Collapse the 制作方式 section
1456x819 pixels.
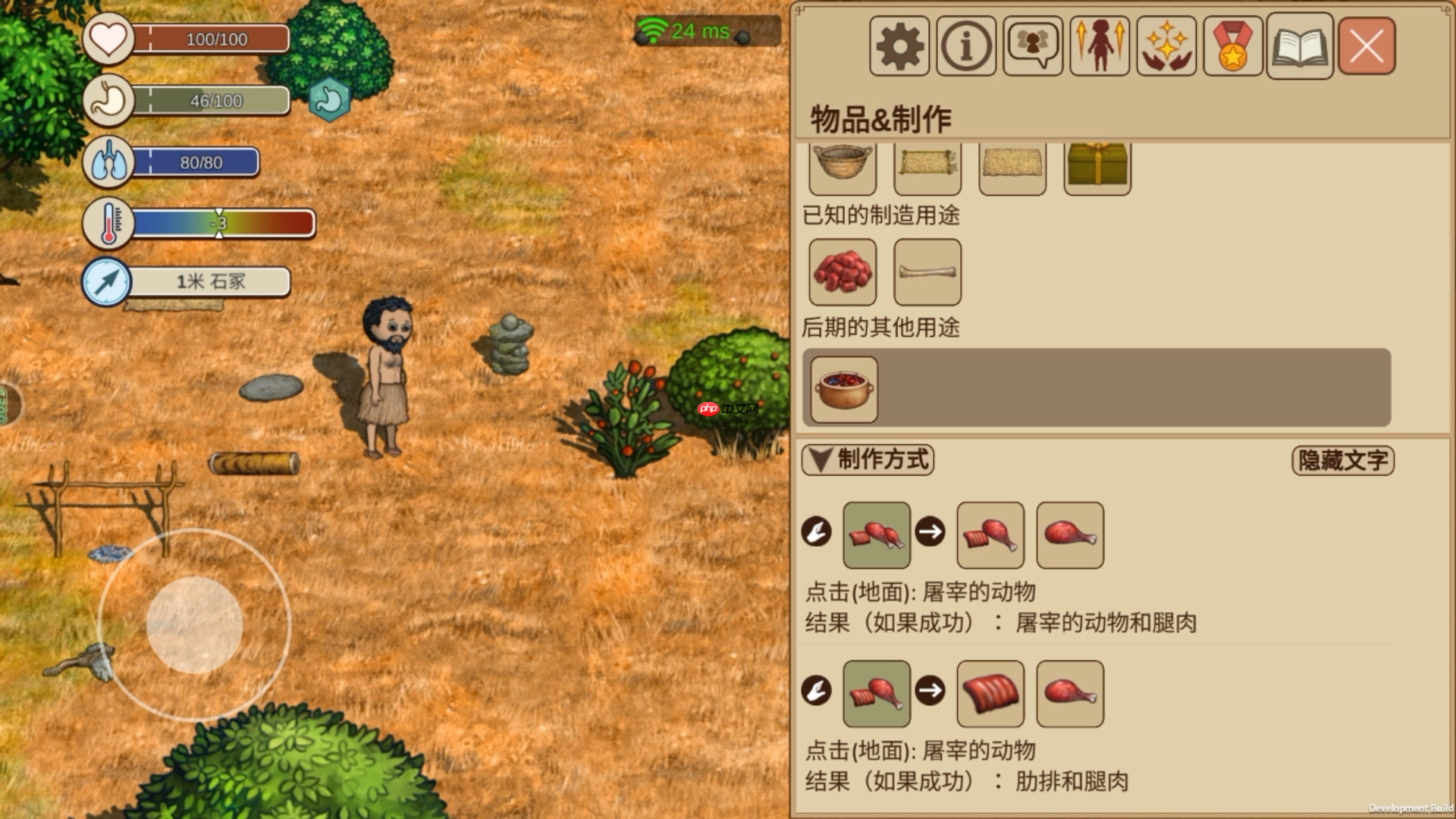click(x=867, y=460)
